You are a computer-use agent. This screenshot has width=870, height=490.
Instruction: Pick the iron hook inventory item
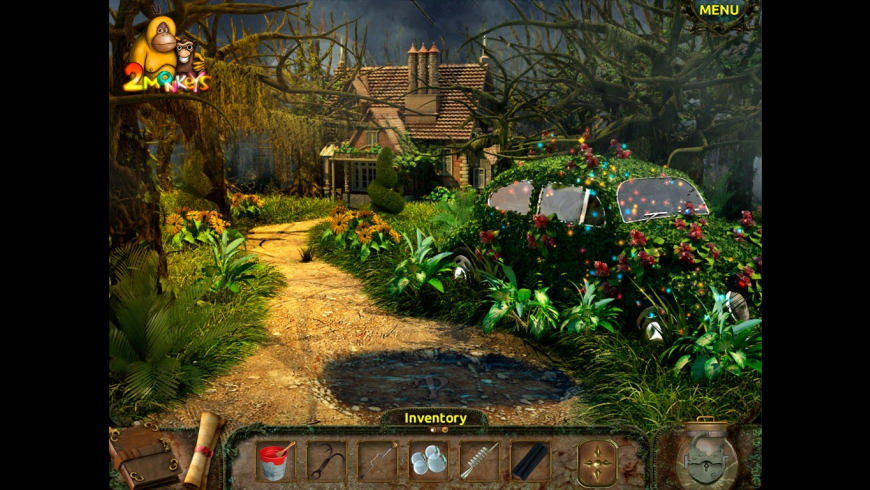tap(326, 462)
